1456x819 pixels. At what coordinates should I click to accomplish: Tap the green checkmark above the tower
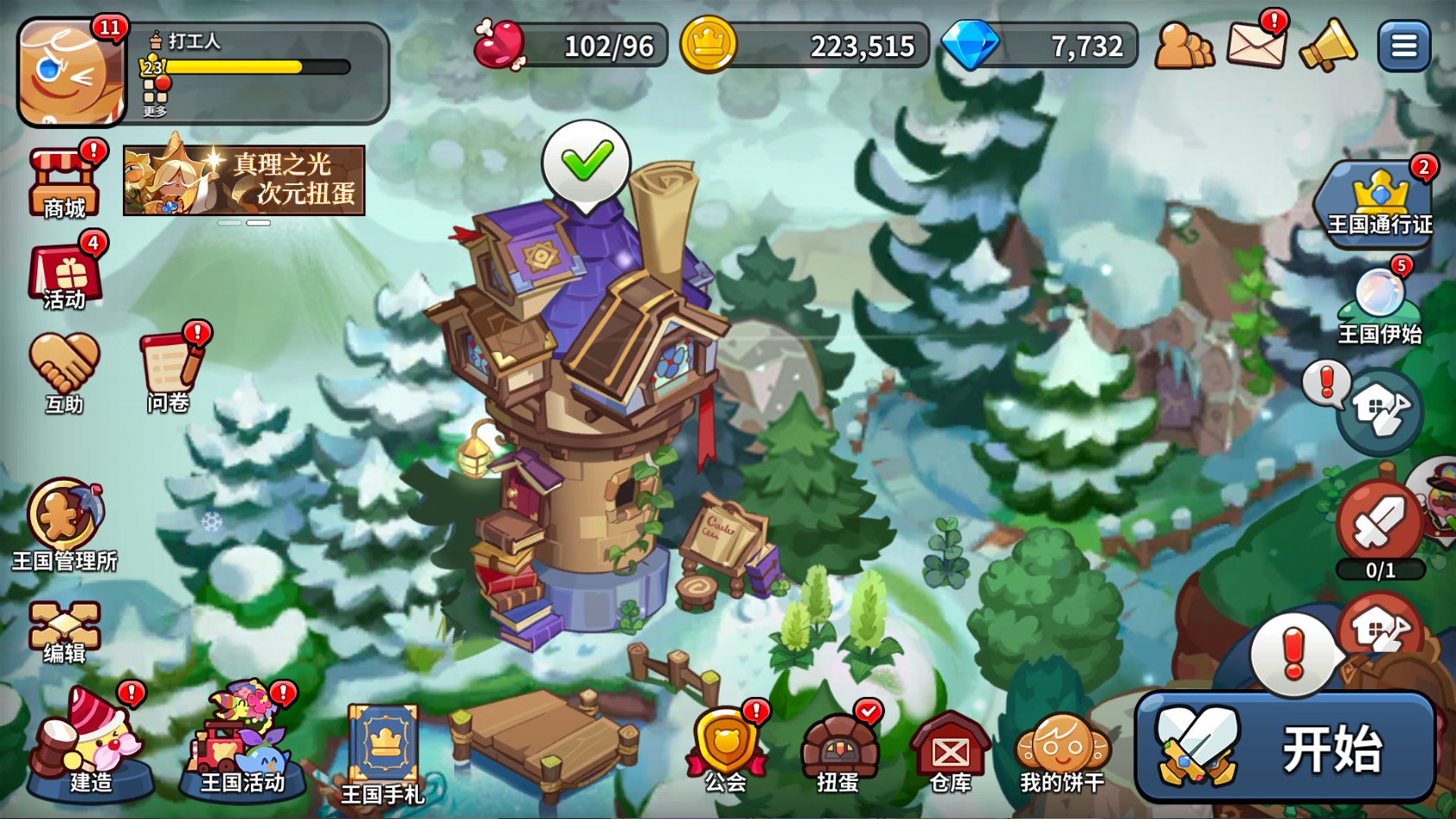coord(587,160)
